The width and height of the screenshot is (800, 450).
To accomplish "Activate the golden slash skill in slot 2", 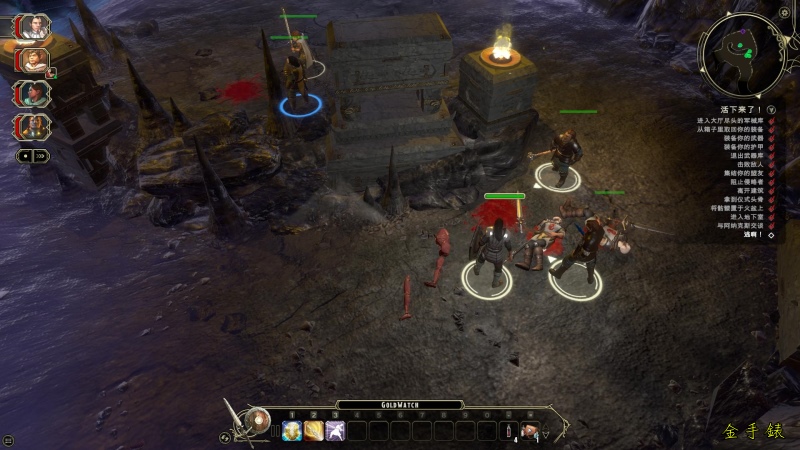I will click(314, 431).
